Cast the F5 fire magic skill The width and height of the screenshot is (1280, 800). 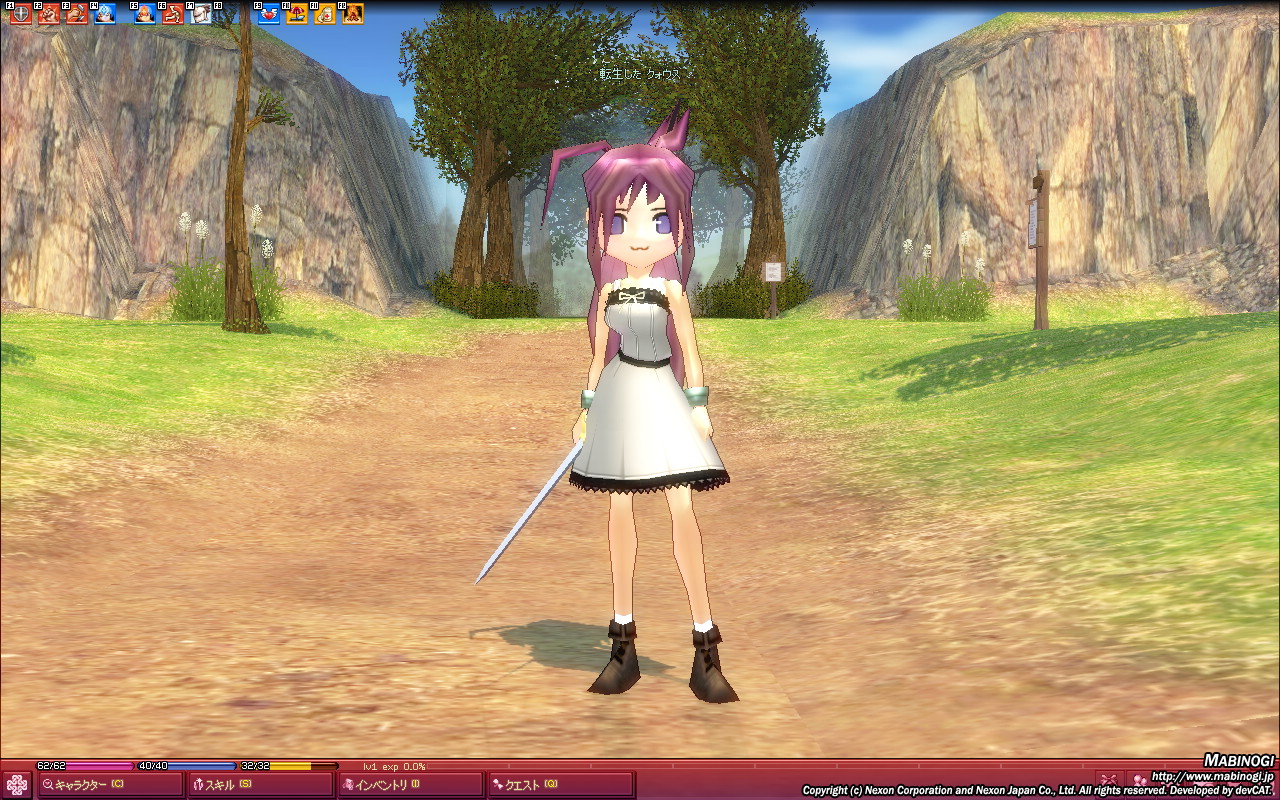pyautogui.click(x=145, y=14)
